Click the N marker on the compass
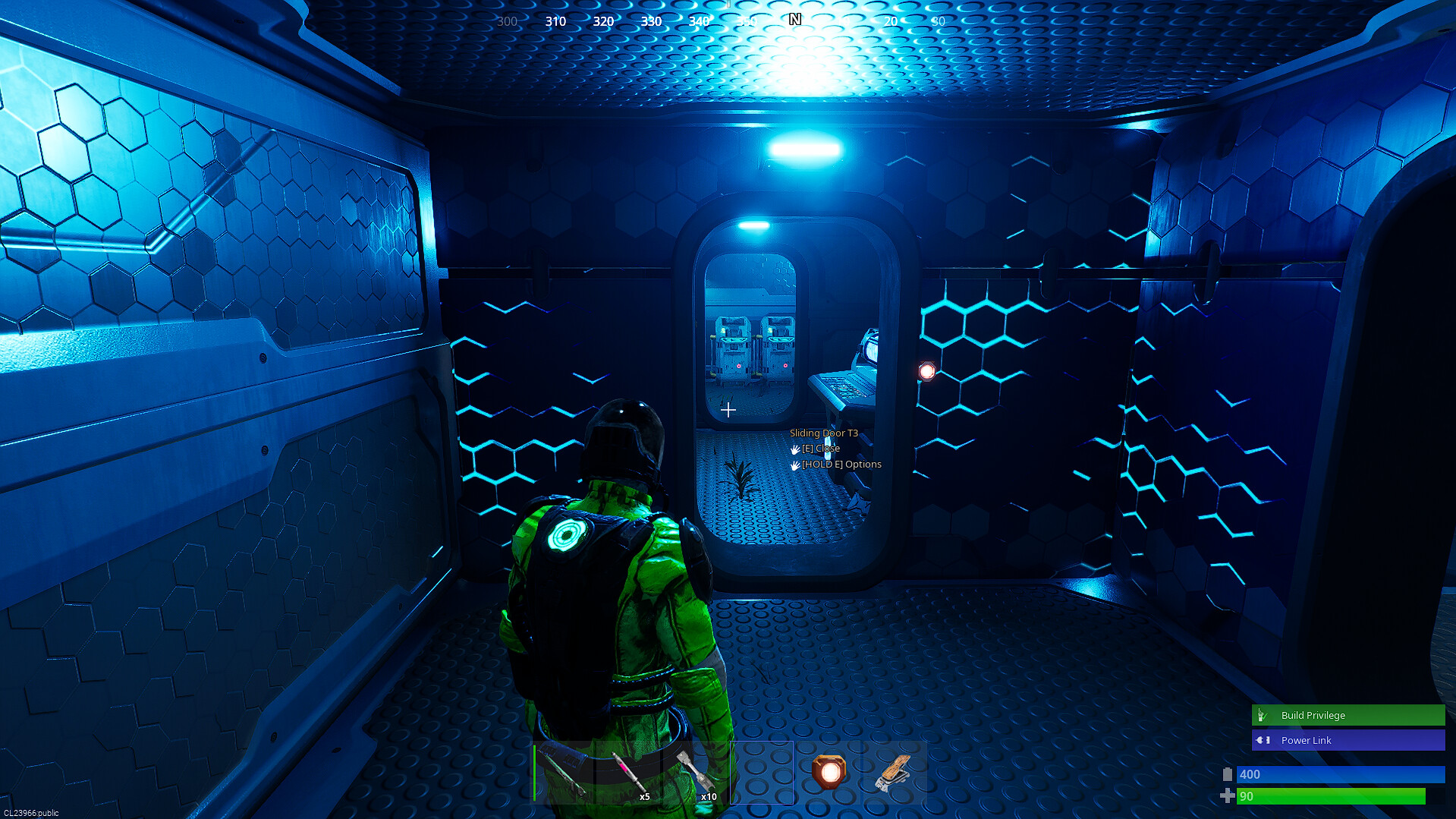The image size is (1456, 819). tap(795, 20)
